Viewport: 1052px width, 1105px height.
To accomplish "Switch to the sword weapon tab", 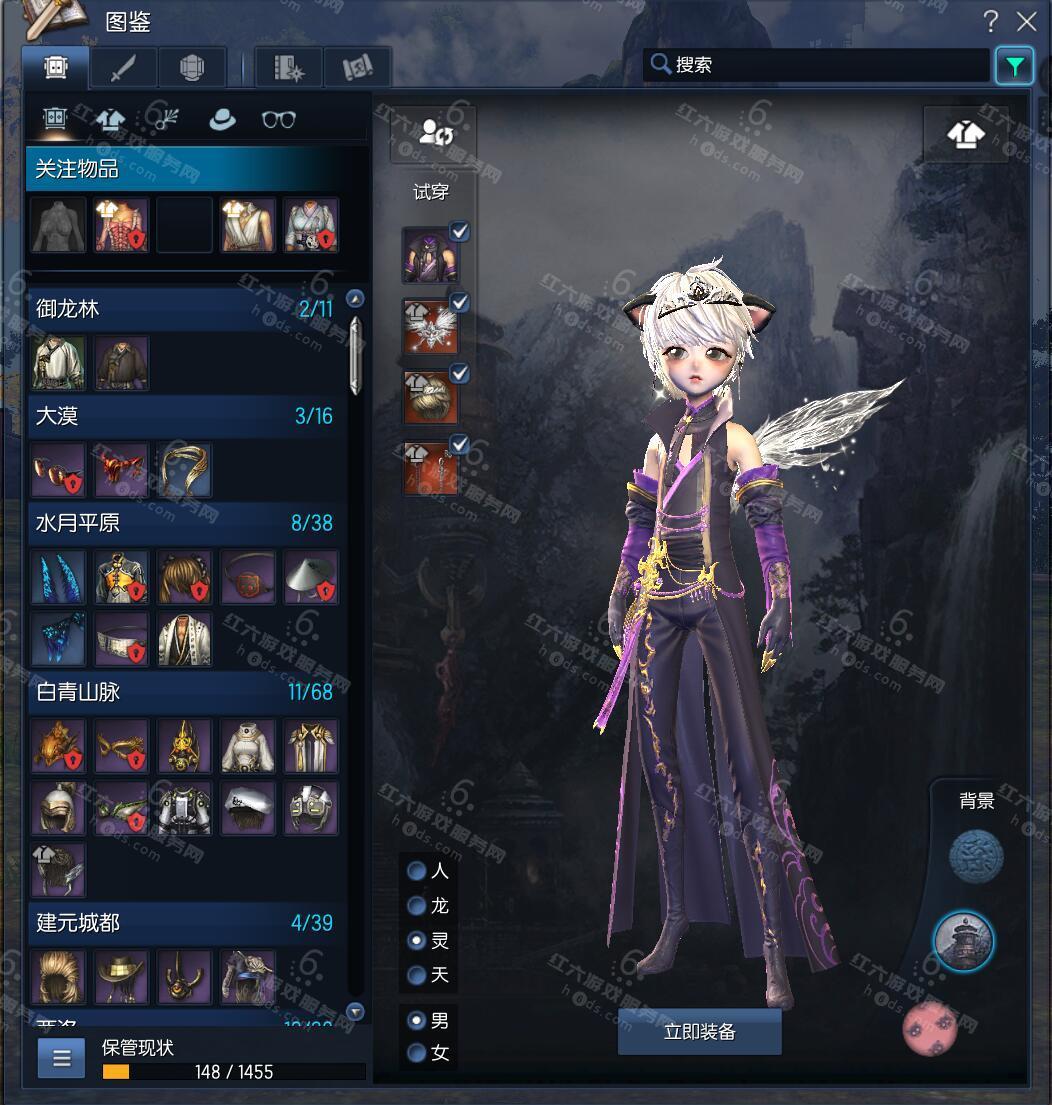I will click(123, 68).
